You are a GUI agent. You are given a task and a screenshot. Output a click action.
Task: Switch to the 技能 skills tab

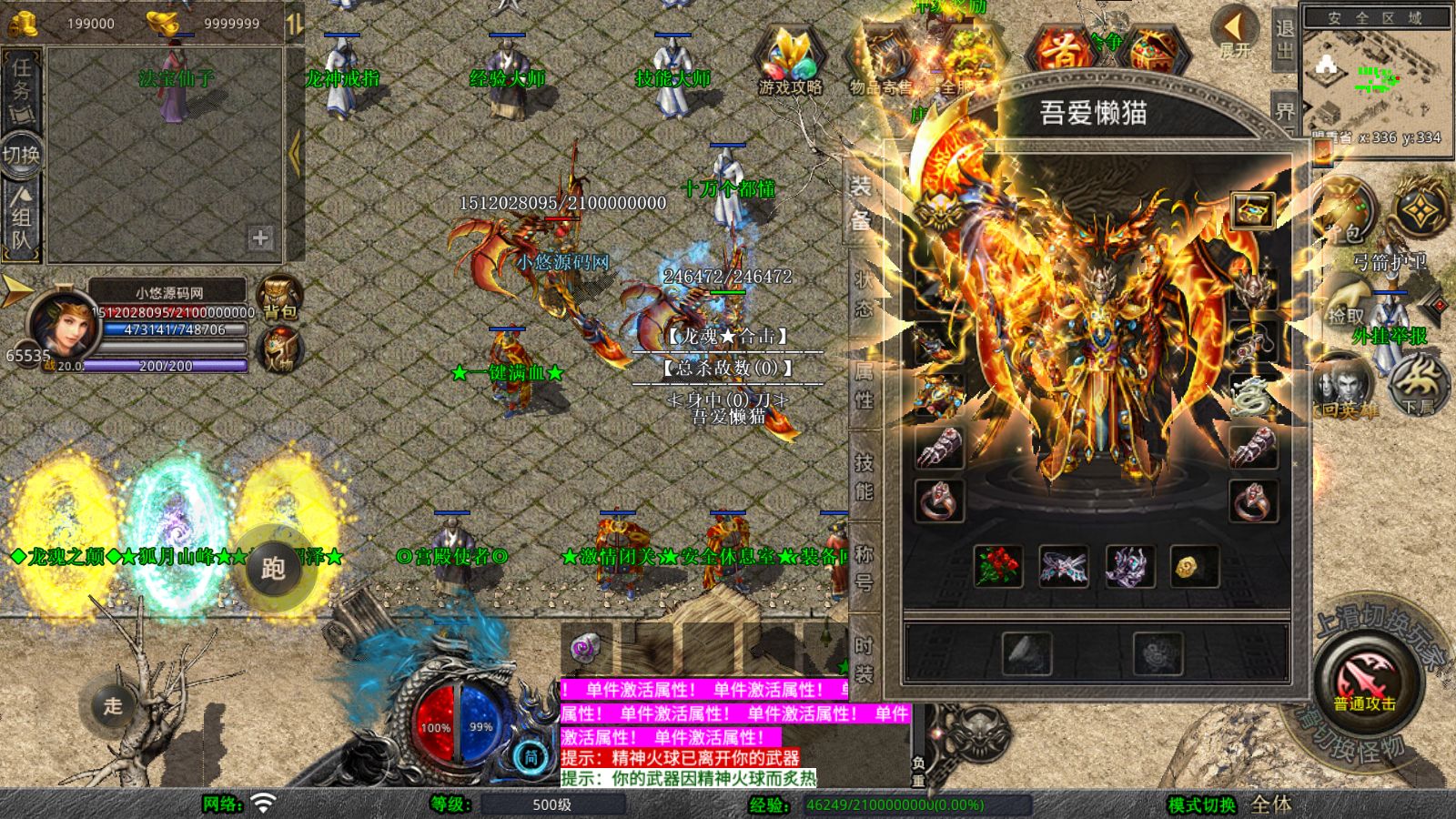coord(863,478)
